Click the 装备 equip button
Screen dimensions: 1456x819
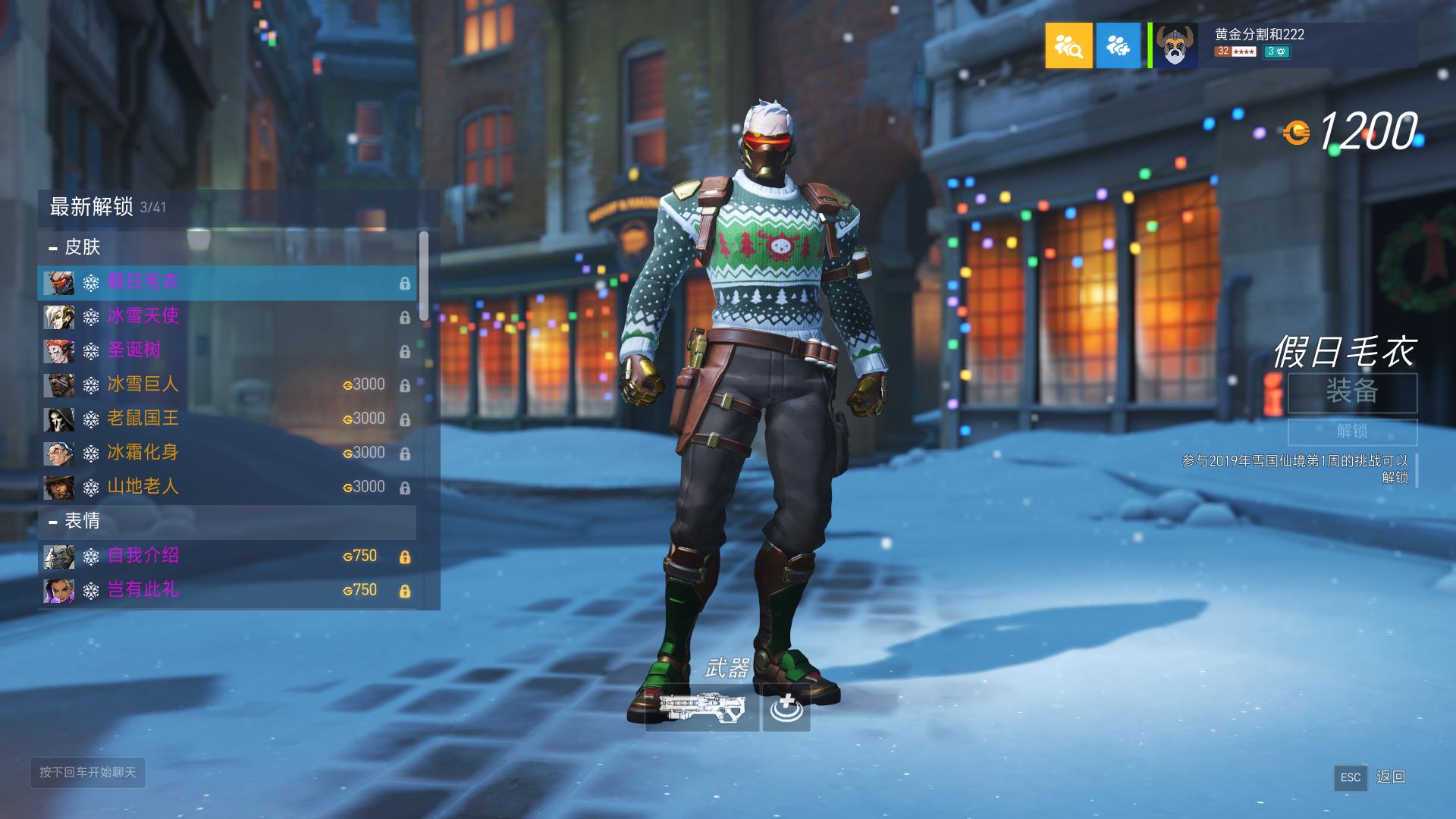coord(1352,393)
